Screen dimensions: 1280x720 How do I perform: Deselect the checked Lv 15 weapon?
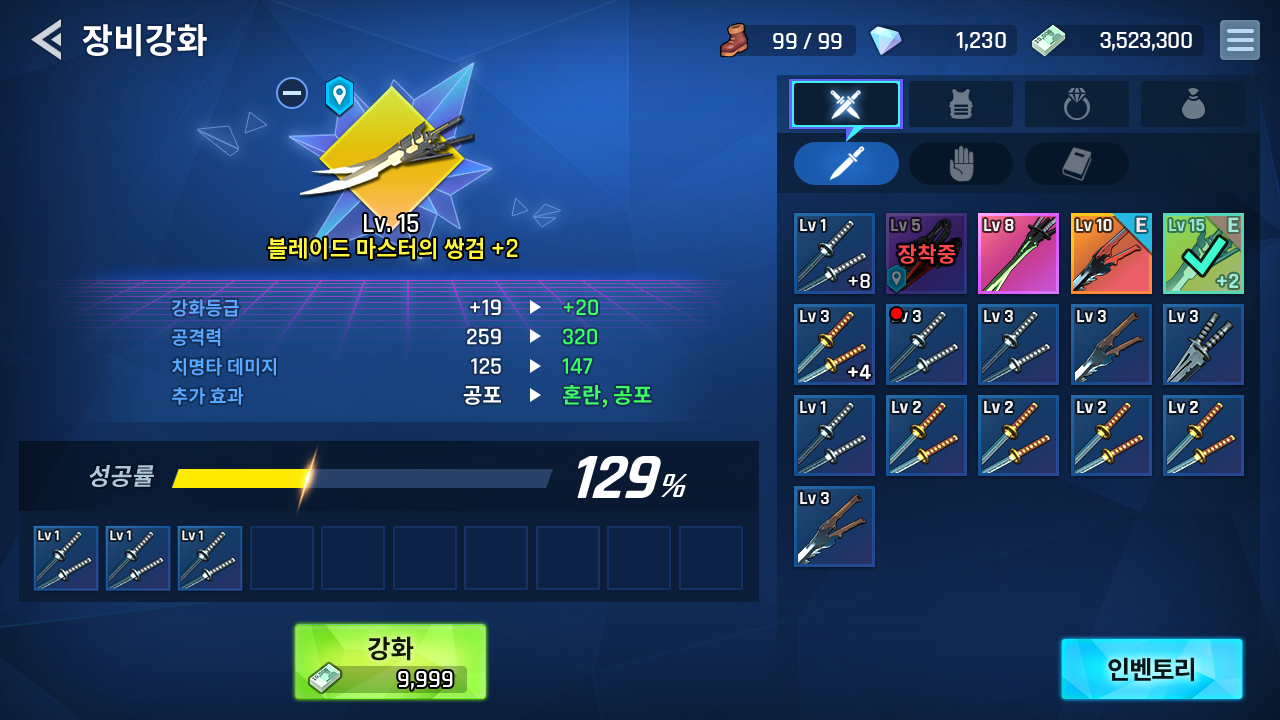click(x=1202, y=253)
